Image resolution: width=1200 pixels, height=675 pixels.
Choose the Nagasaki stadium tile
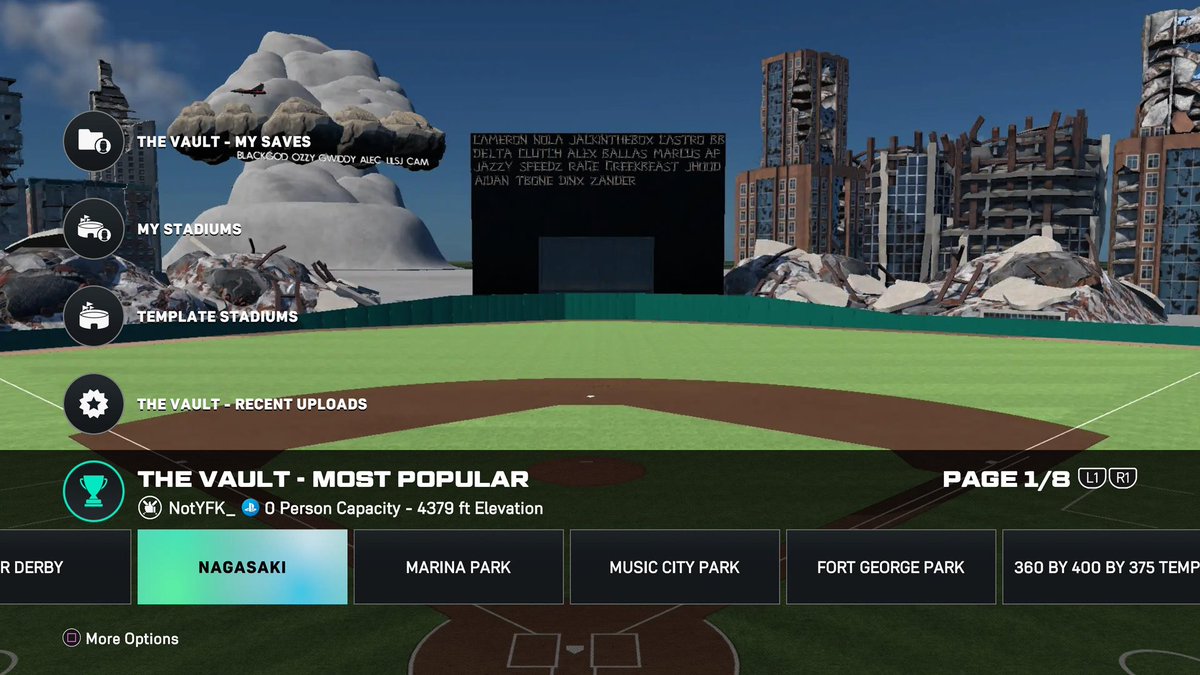click(242, 567)
